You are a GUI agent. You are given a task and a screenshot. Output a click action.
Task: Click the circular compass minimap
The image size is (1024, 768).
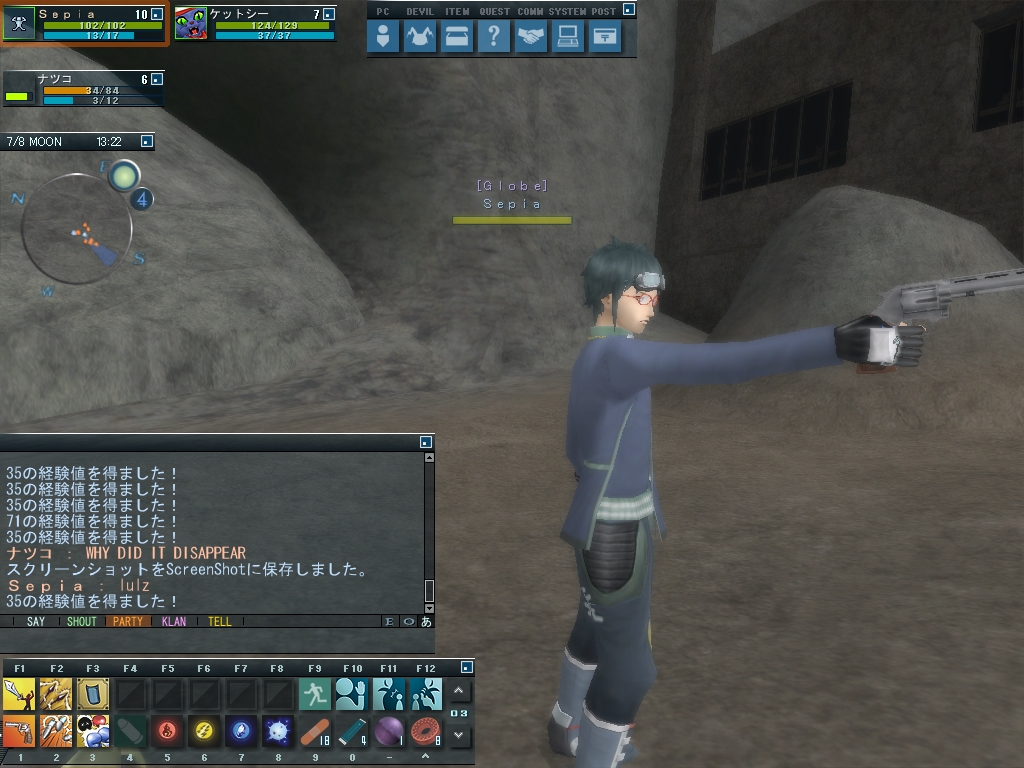(77, 228)
